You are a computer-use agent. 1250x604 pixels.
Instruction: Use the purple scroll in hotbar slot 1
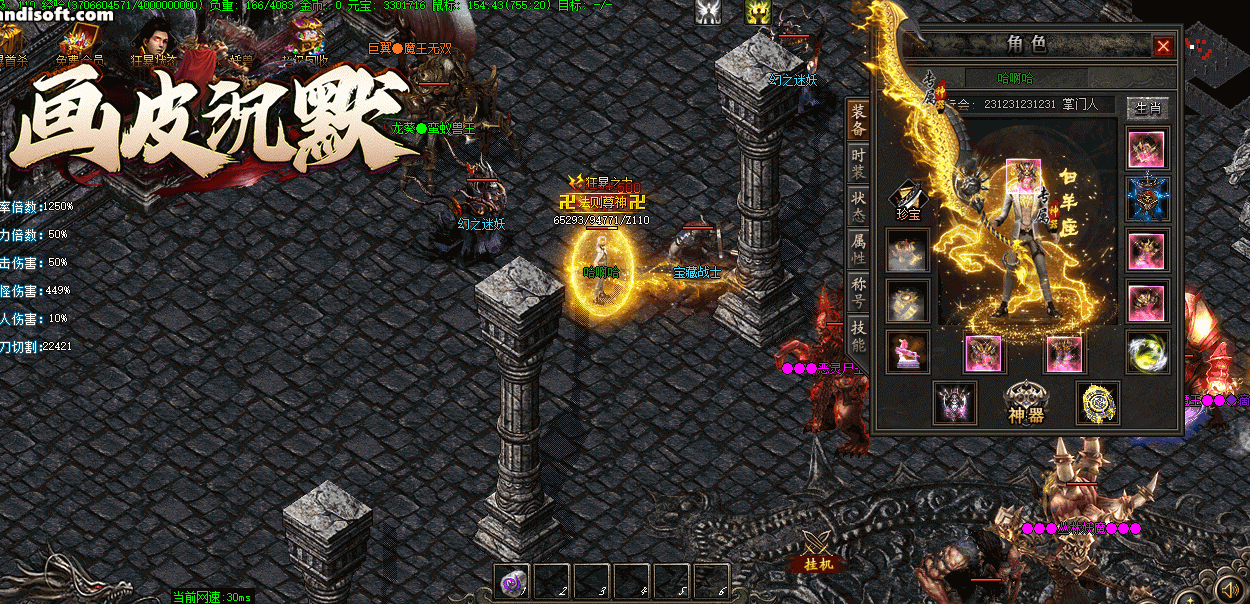tap(513, 581)
